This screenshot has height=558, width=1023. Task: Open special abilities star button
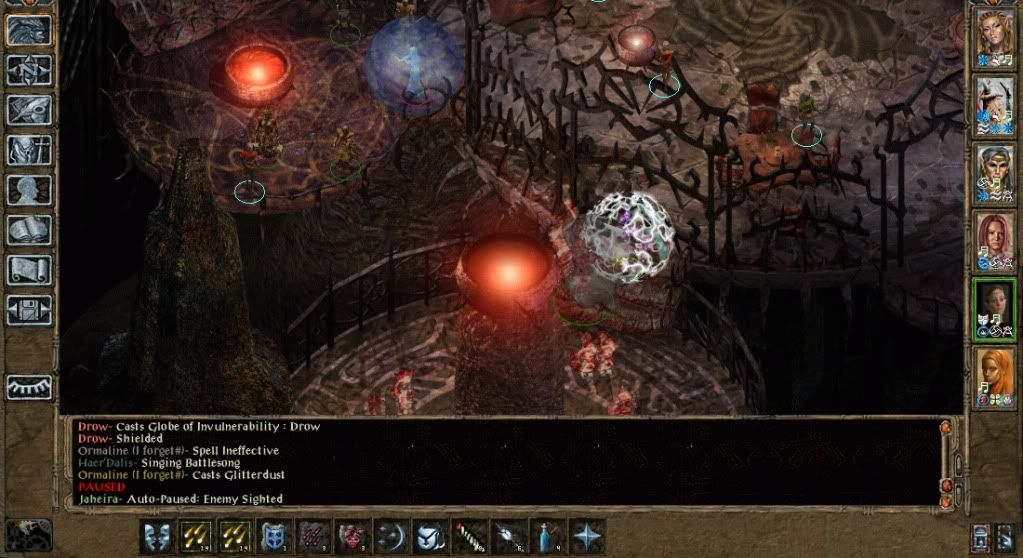[586, 536]
